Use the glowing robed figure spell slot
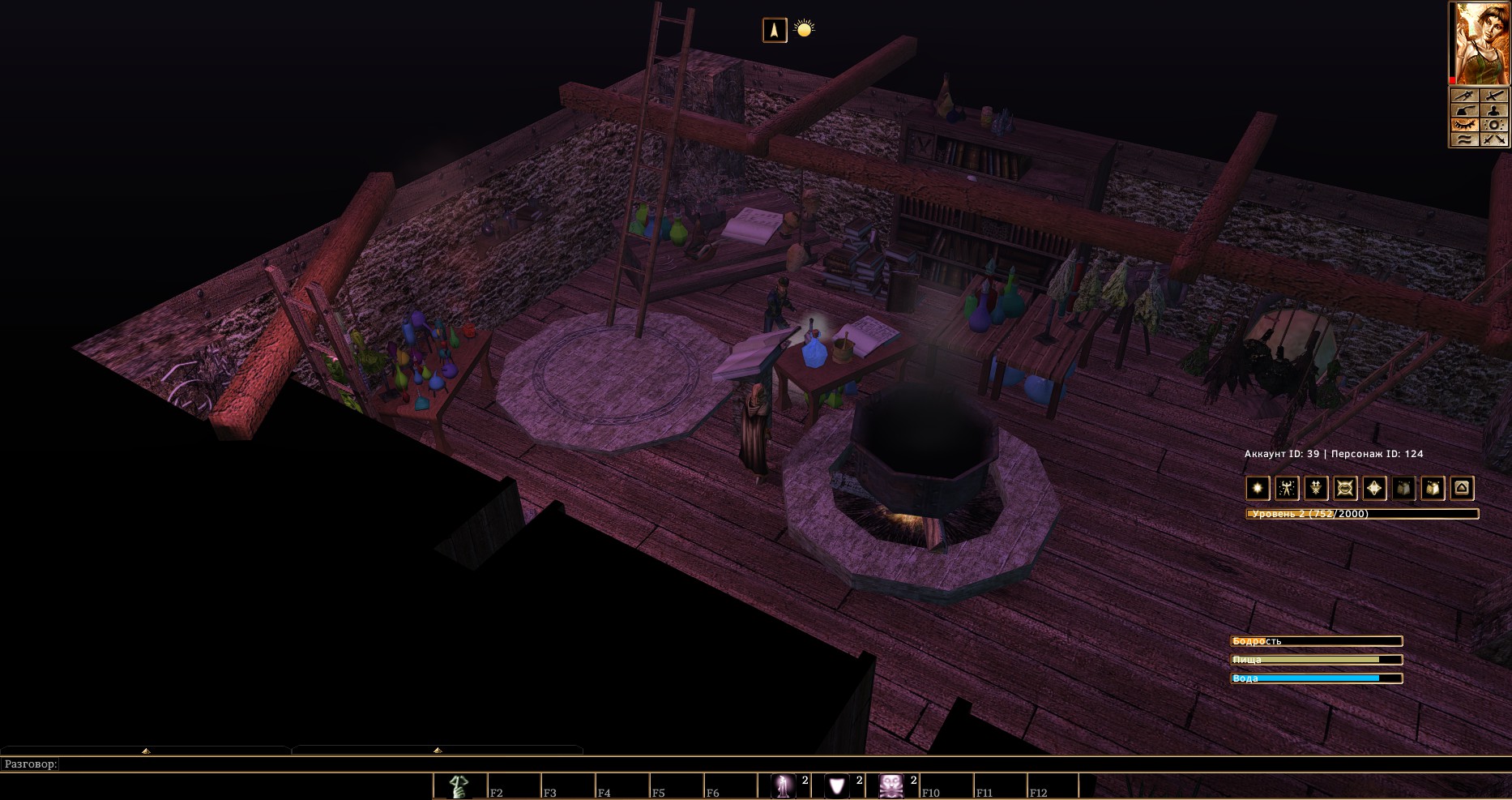This screenshot has height=800, width=1512. pos(784,786)
